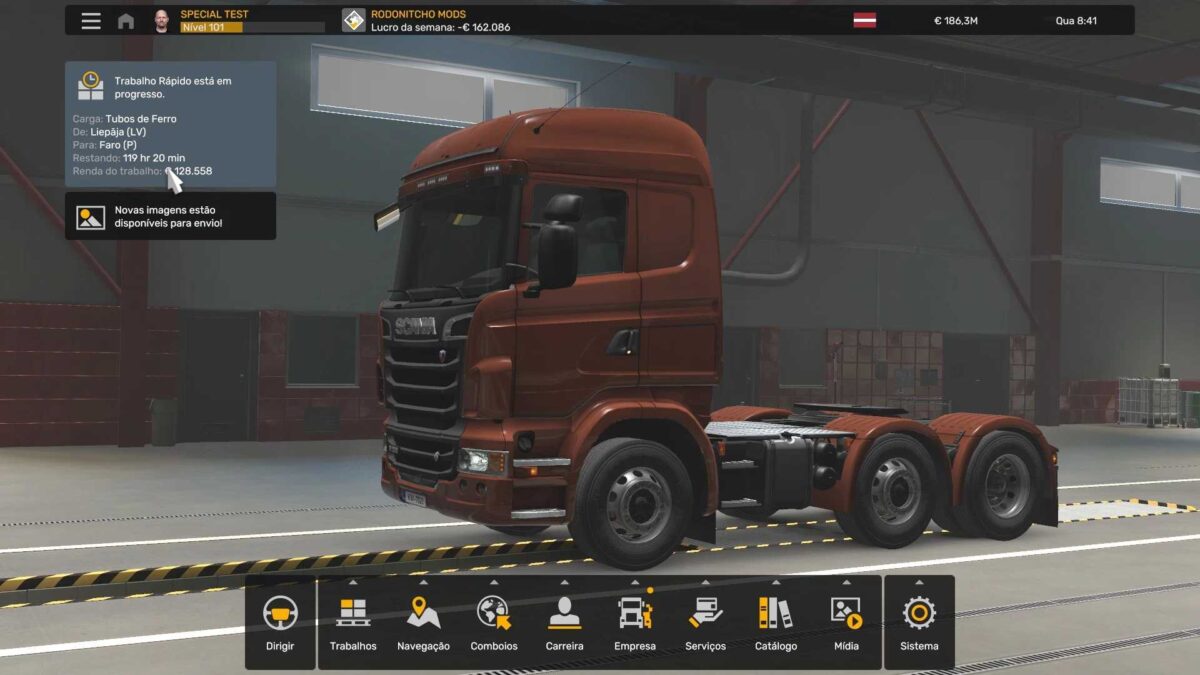Open the Navegação menu
1200x675 pixels.
423,622
